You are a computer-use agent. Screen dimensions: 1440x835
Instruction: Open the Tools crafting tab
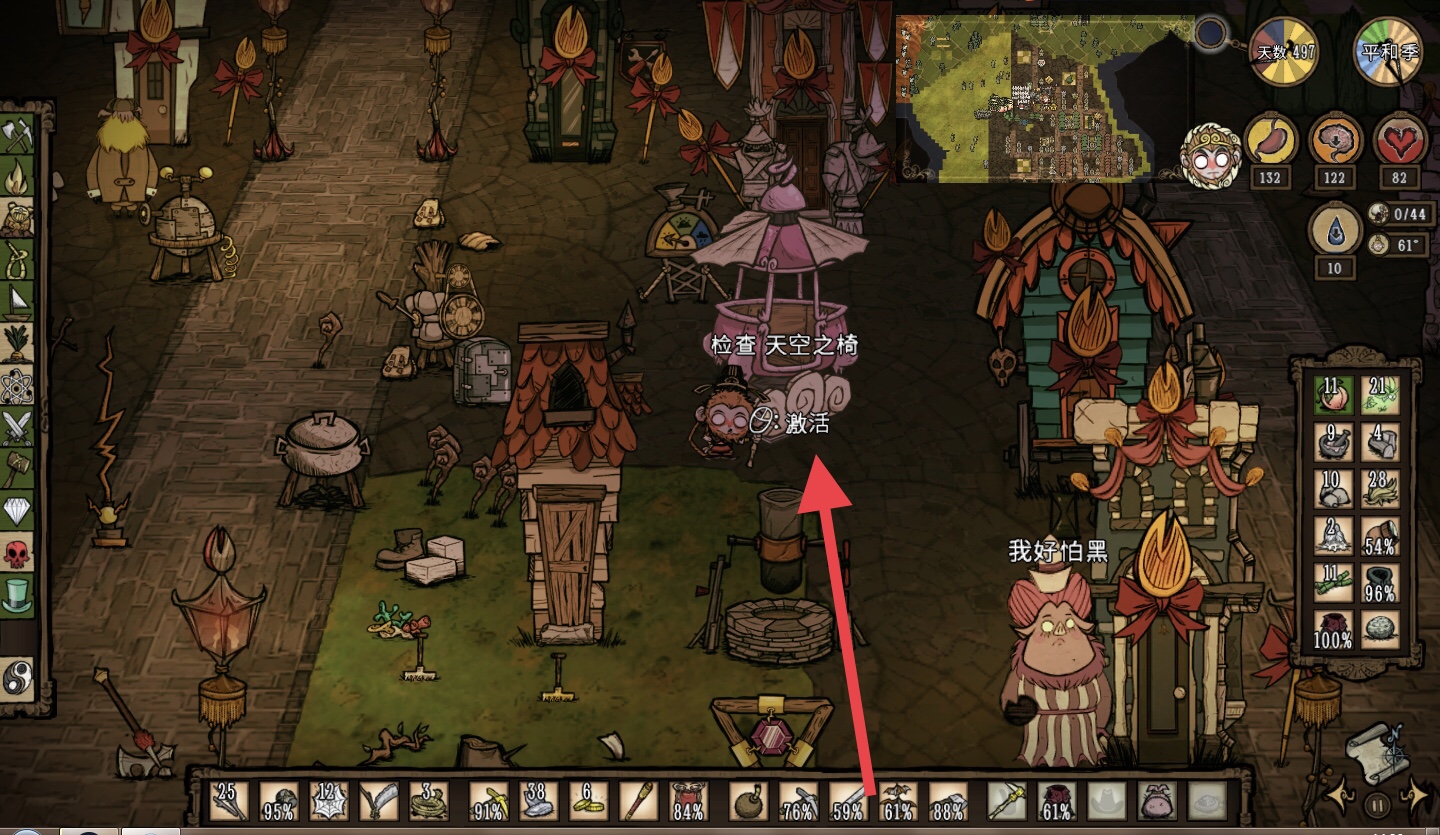coord(18,135)
